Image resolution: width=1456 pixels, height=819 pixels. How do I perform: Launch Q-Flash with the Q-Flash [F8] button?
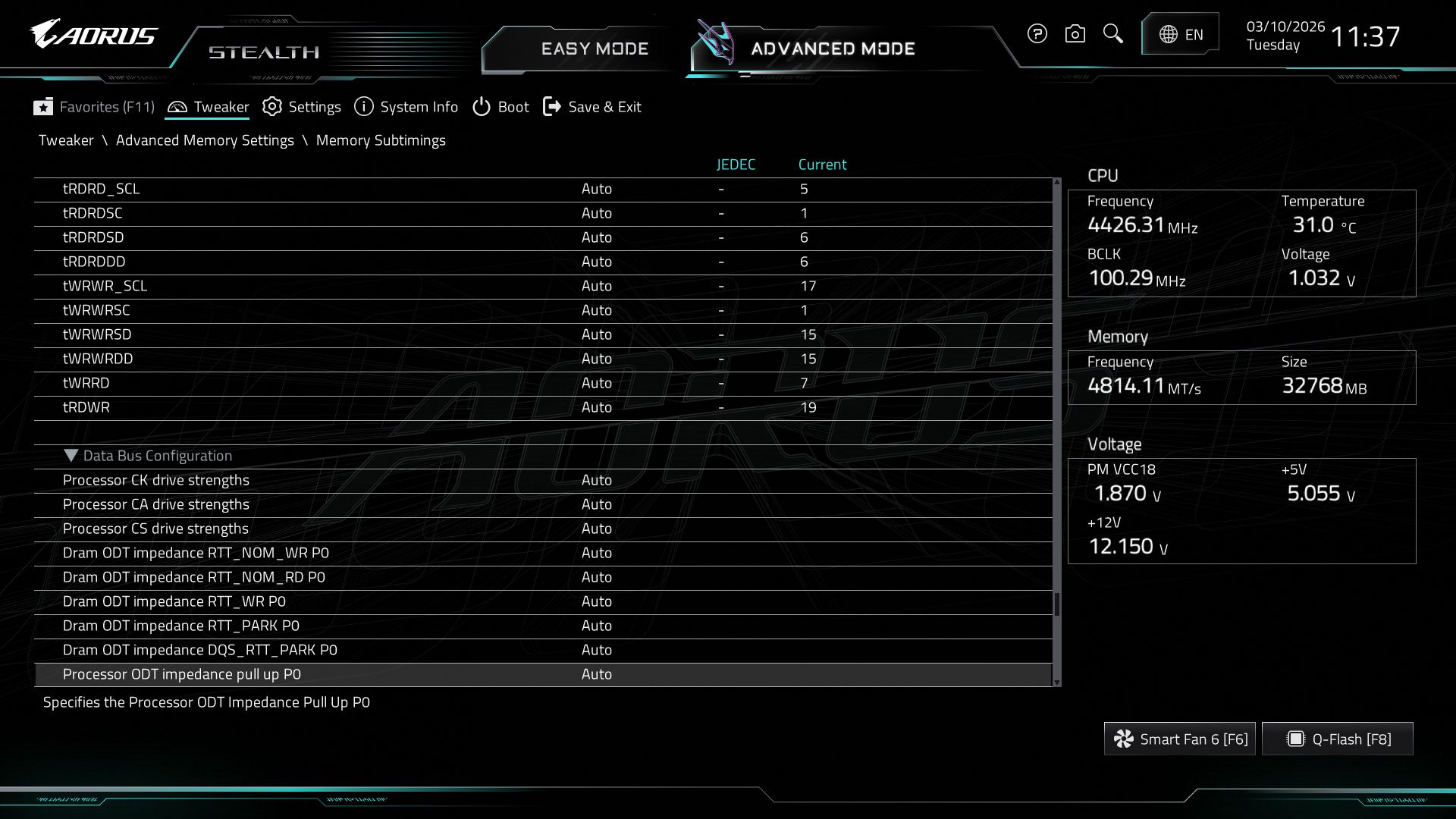point(1337,738)
